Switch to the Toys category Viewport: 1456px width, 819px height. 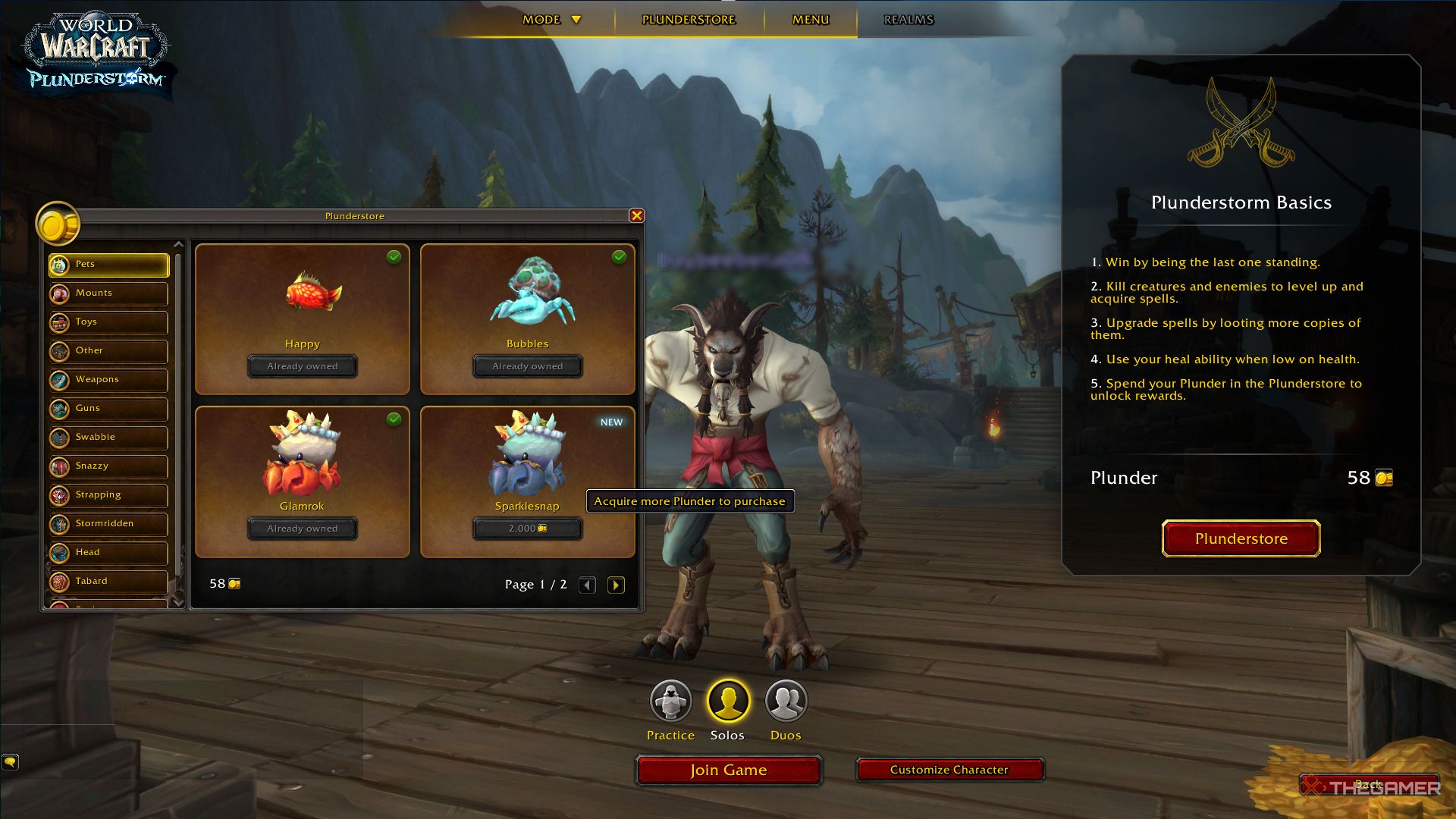click(x=108, y=322)
